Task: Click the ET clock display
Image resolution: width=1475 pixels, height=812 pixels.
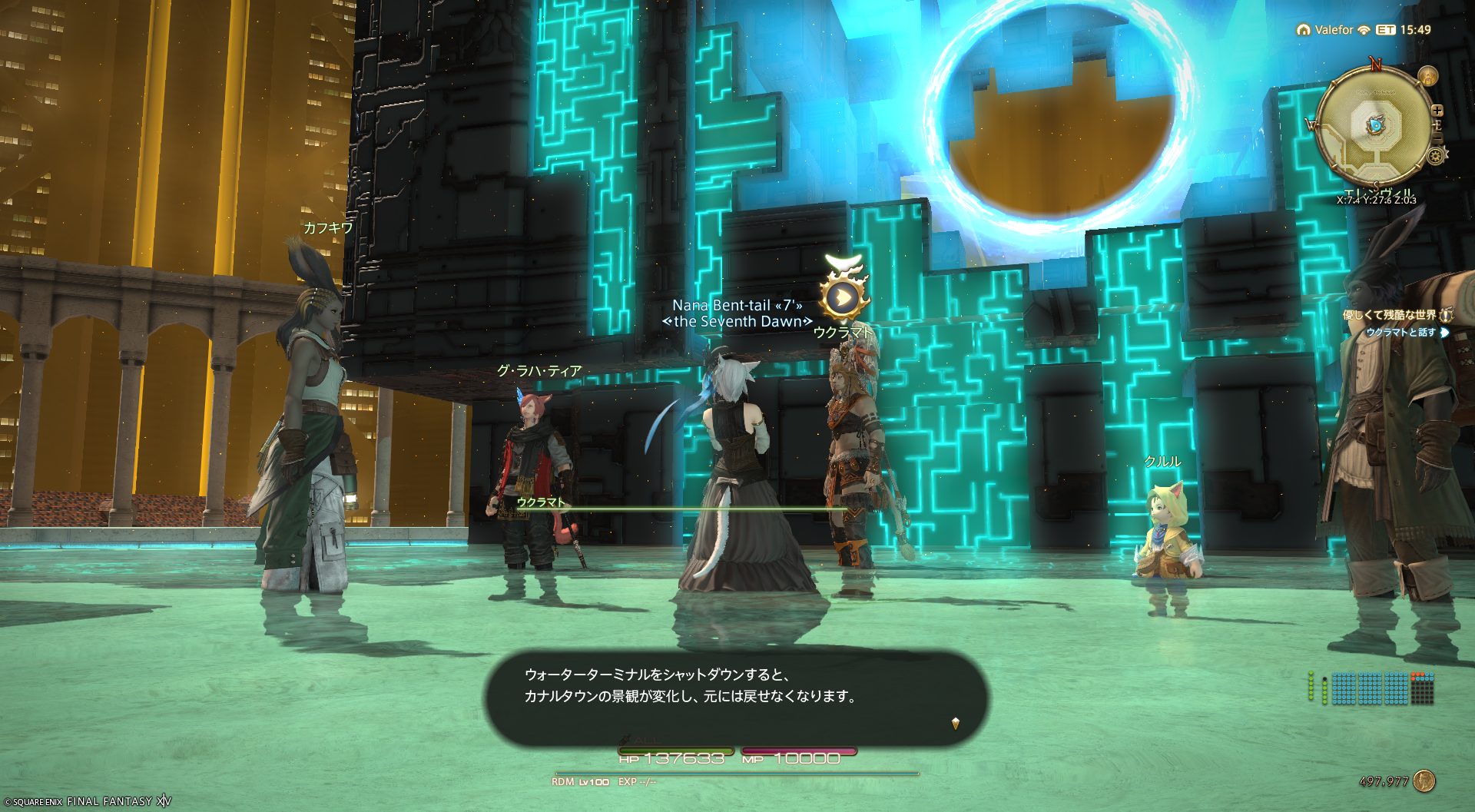Action: pos(1404,30)
